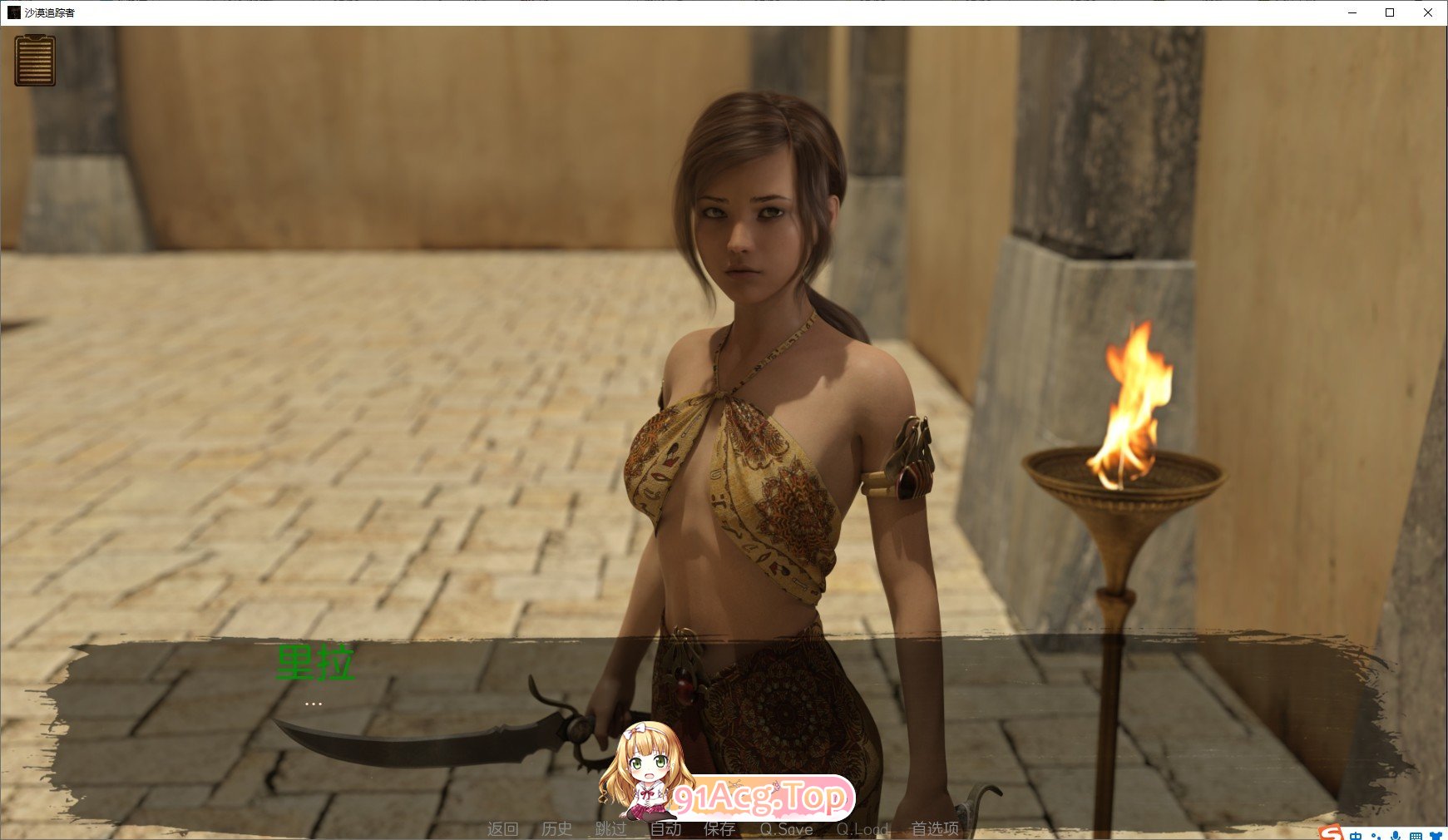Quick load with Q.Load

pos(862,828)
